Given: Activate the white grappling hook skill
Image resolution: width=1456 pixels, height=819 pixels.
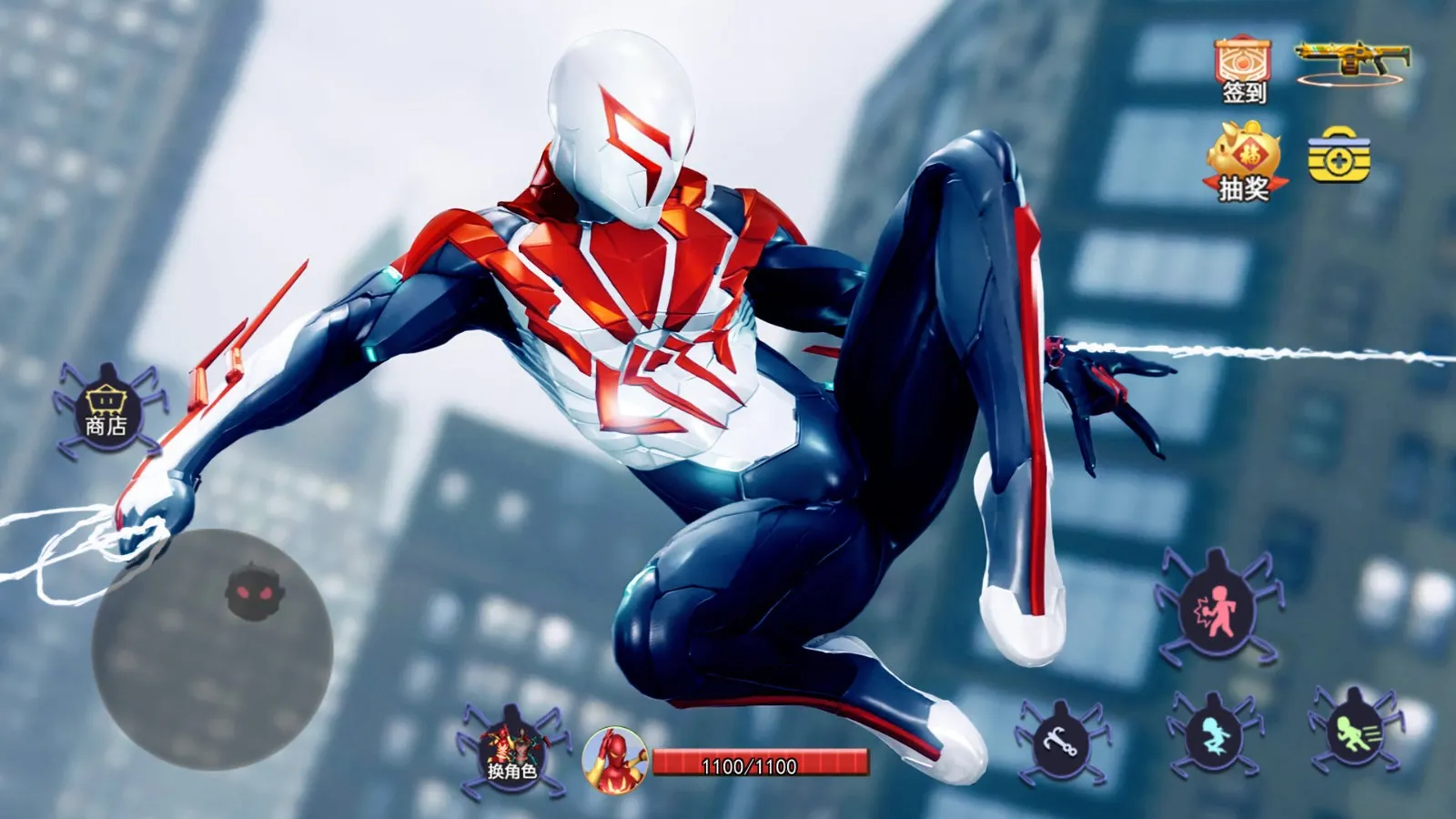Looking at the screenshot, I should (x=1061, y=742).
